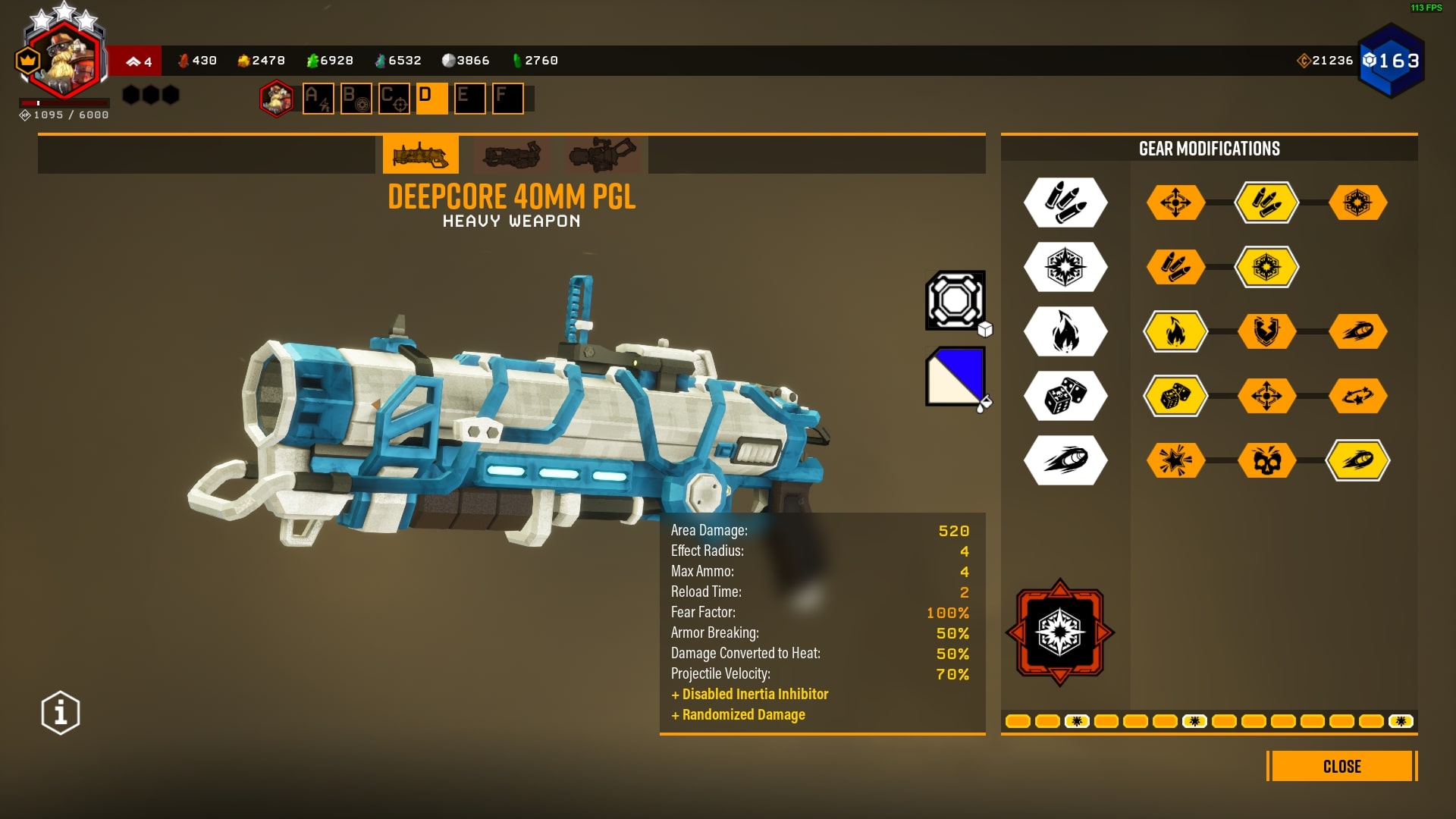1456x819 pixels.
Task: Select loadout E
Action: pyautogui.click(x=469, y=99)
